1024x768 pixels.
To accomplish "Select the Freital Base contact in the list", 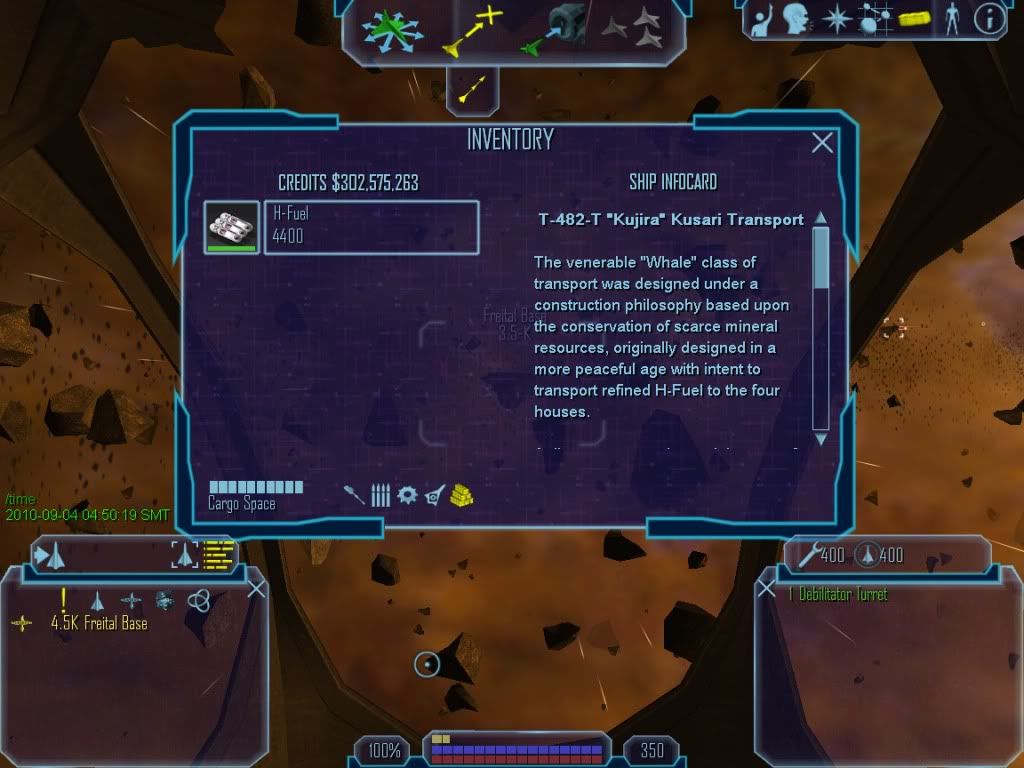I will click(99, 624).
